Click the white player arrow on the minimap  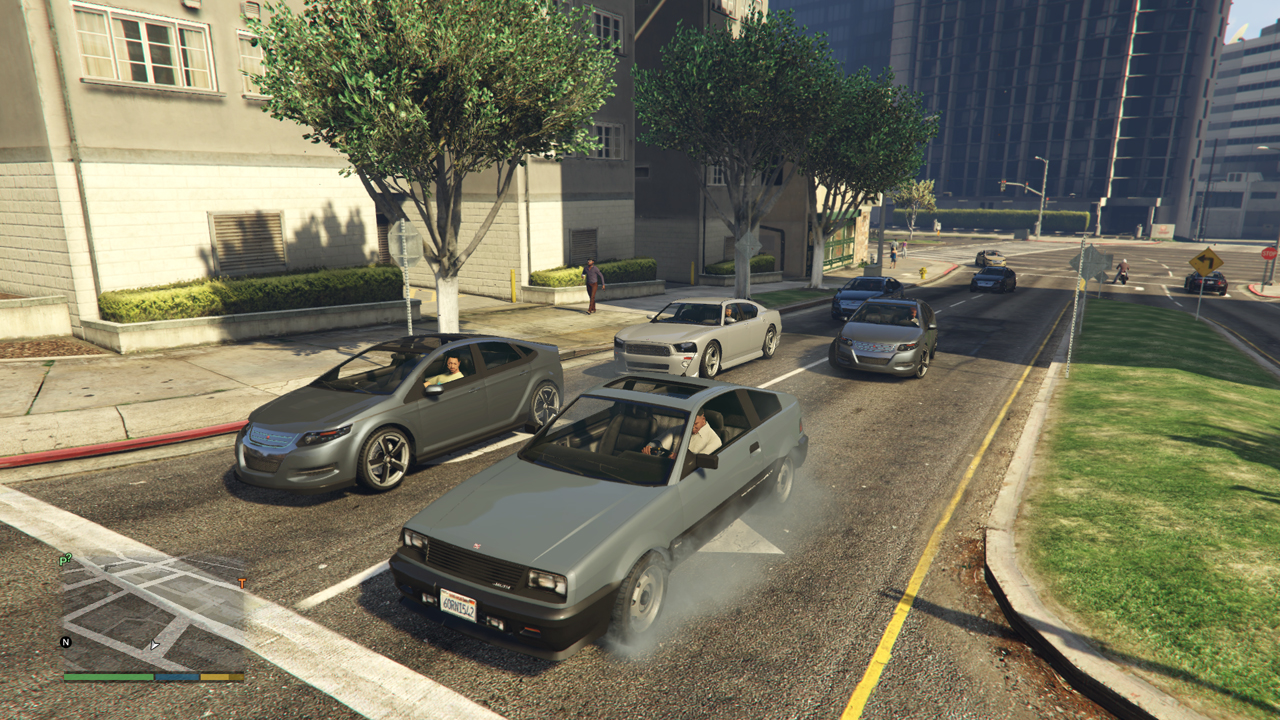pos(154,645)
